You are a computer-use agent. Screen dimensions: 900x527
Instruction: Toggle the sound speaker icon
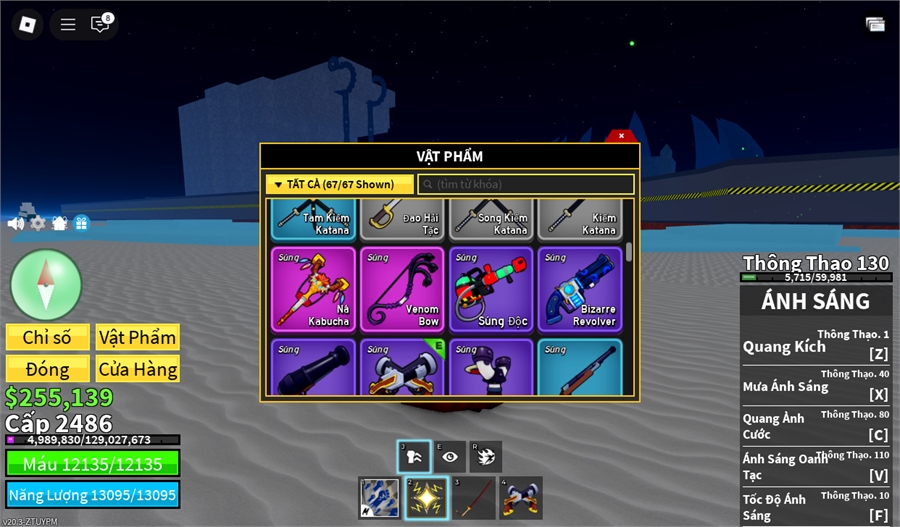click(16, 223)
